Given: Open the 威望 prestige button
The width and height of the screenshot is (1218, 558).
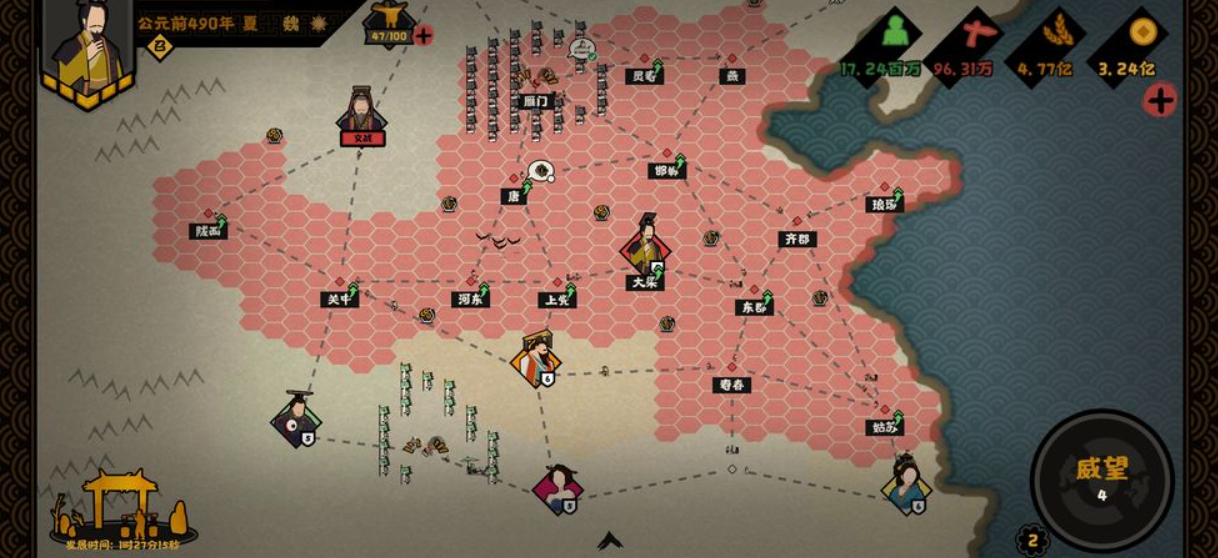Looking at the screenshot, I should (x=1102, y=477).
